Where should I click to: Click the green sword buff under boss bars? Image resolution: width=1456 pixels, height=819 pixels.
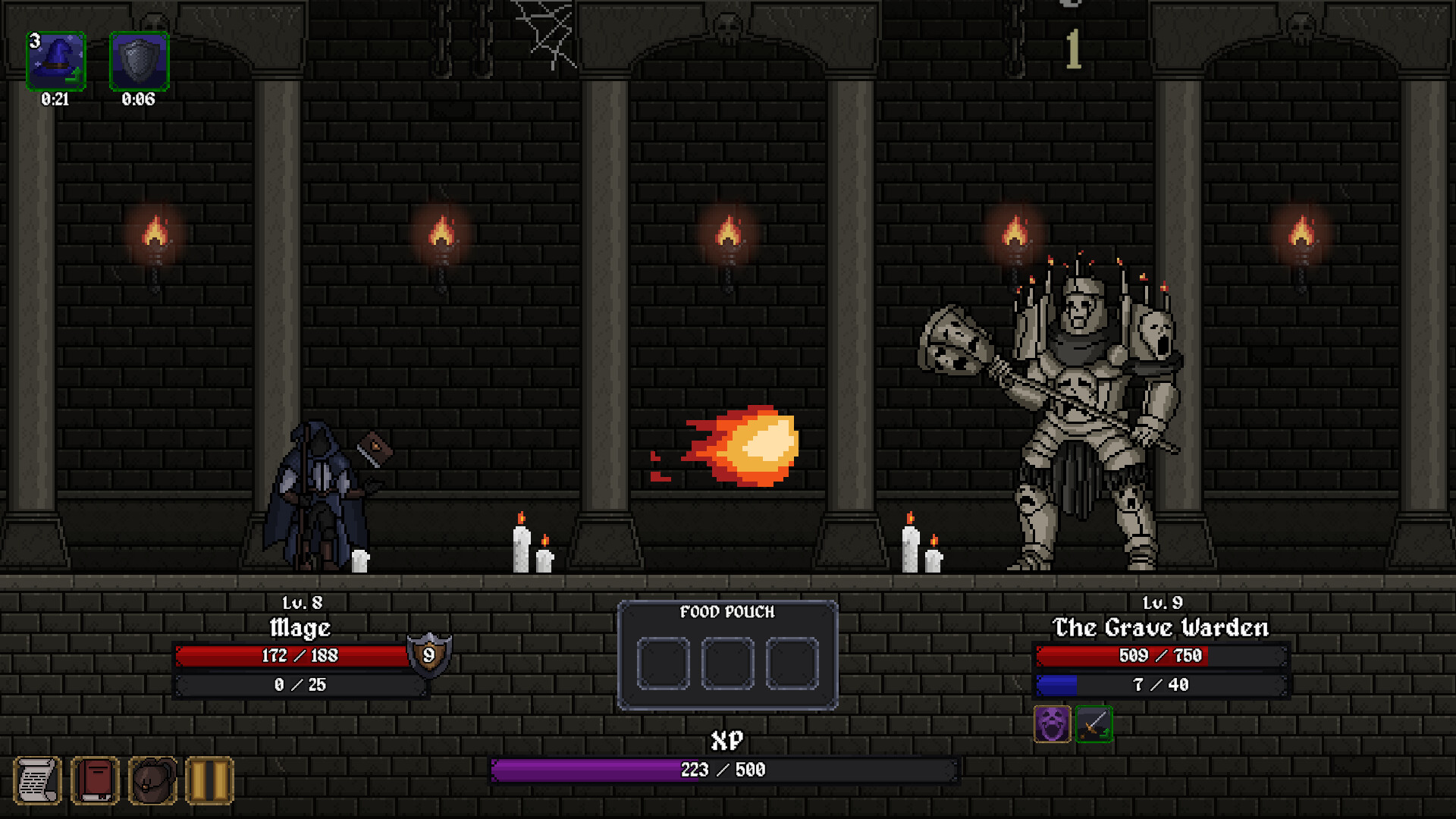pos(1094,723)
